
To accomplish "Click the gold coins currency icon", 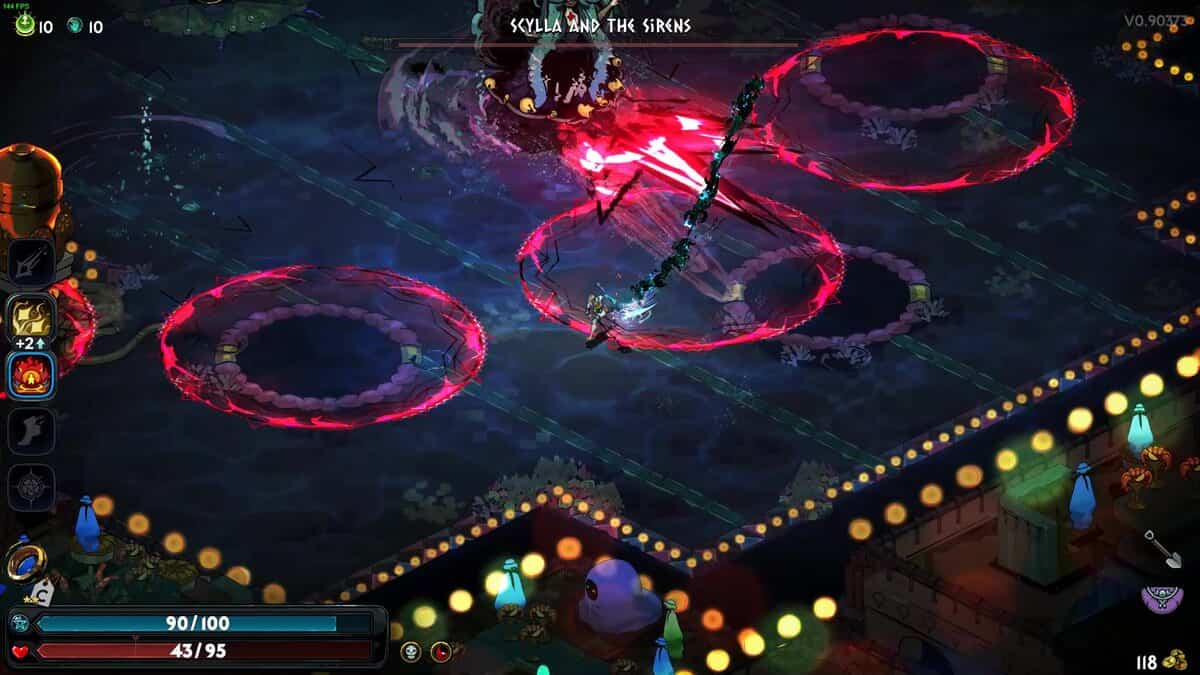I will 1177,661.
